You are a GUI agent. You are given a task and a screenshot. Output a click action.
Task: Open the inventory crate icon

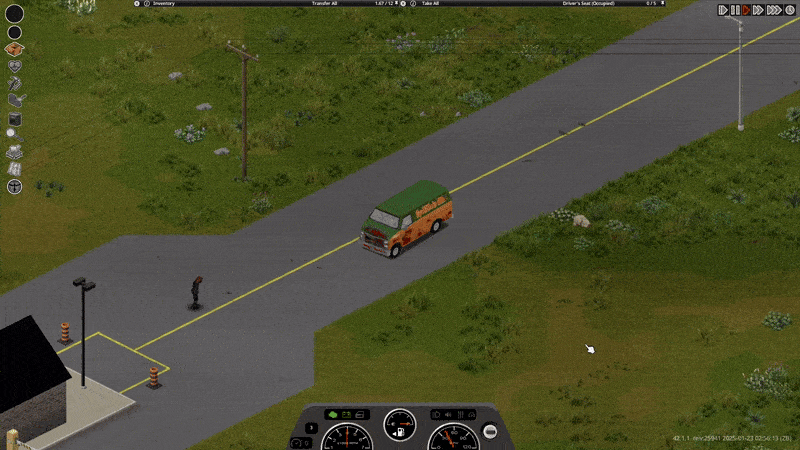(15, 49)
